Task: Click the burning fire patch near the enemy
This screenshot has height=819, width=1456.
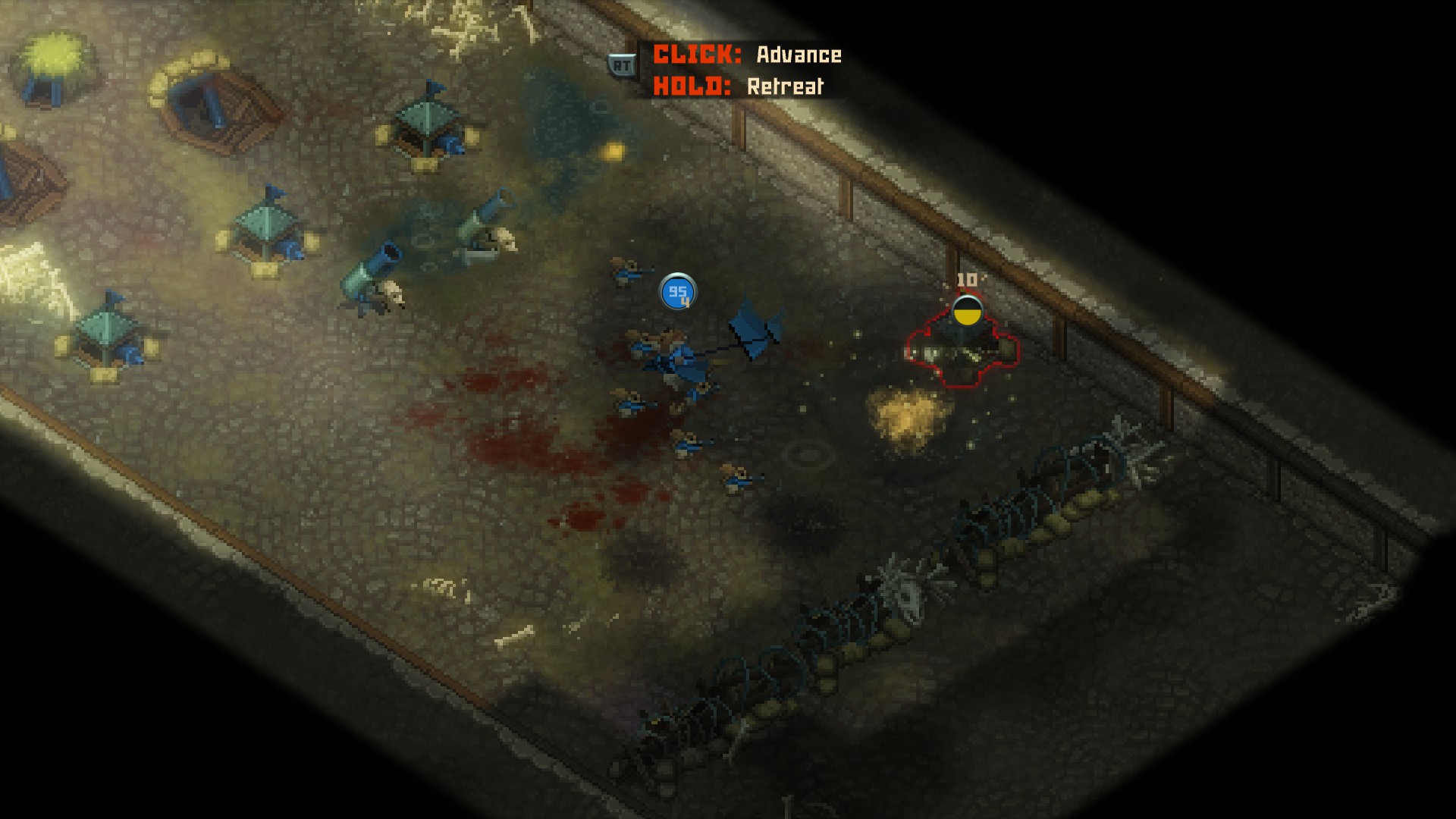Action: [x=906, y=413]
